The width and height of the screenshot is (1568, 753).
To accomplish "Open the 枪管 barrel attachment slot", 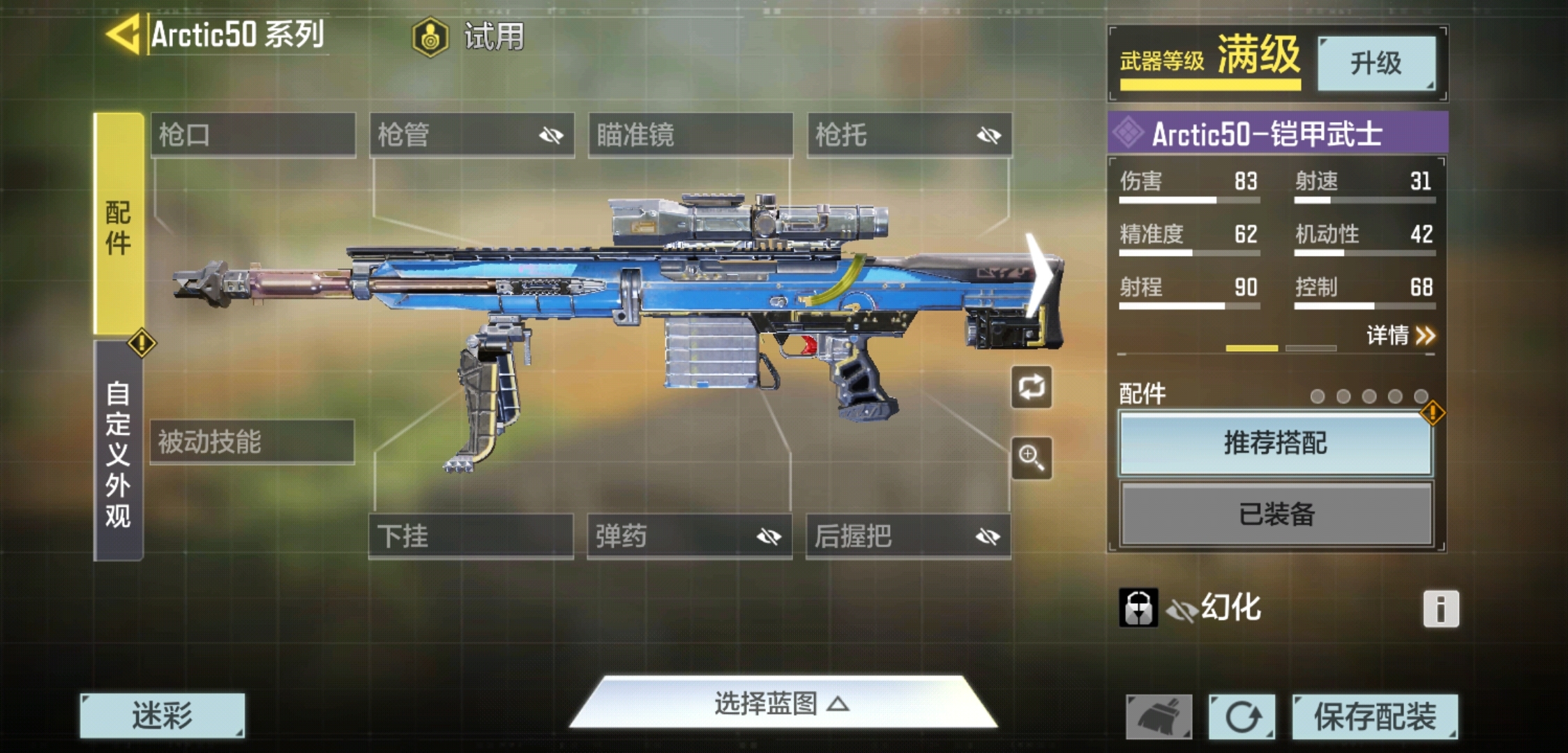I will pos(472,135).
